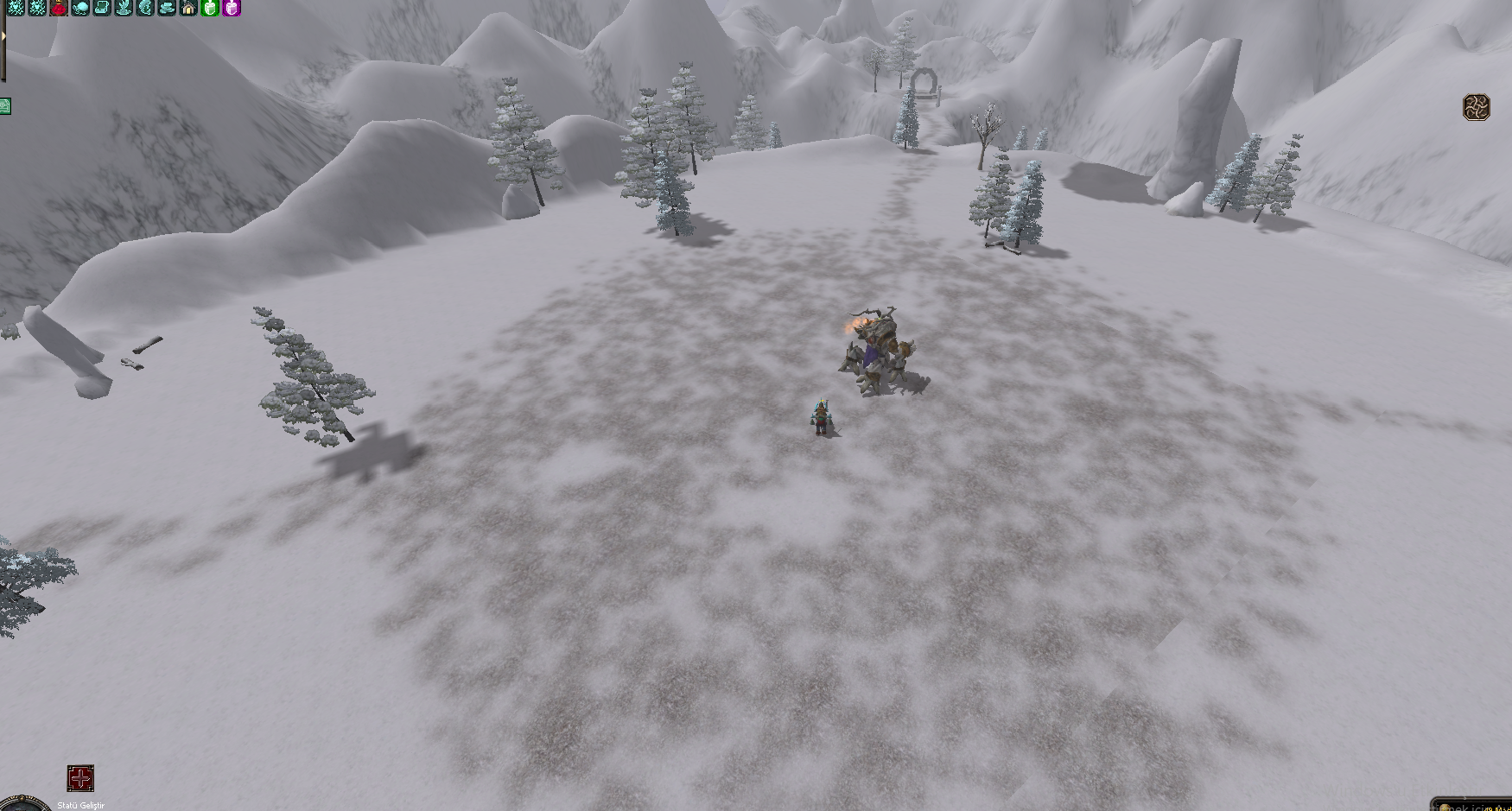Open the green treasure chest icon
1512x811 pixels.
click(x=4, y=107)
